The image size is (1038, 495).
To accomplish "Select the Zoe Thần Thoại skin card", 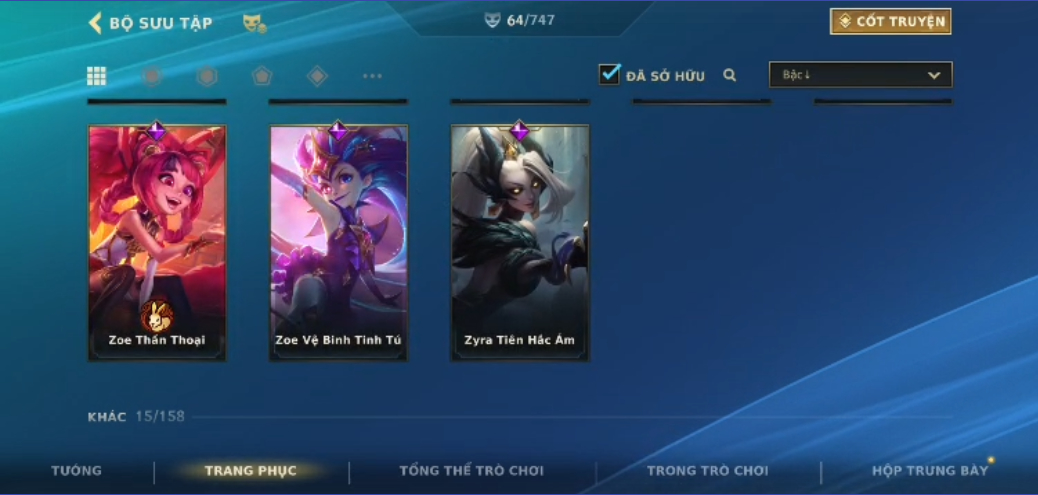I will tap(157, 242).
